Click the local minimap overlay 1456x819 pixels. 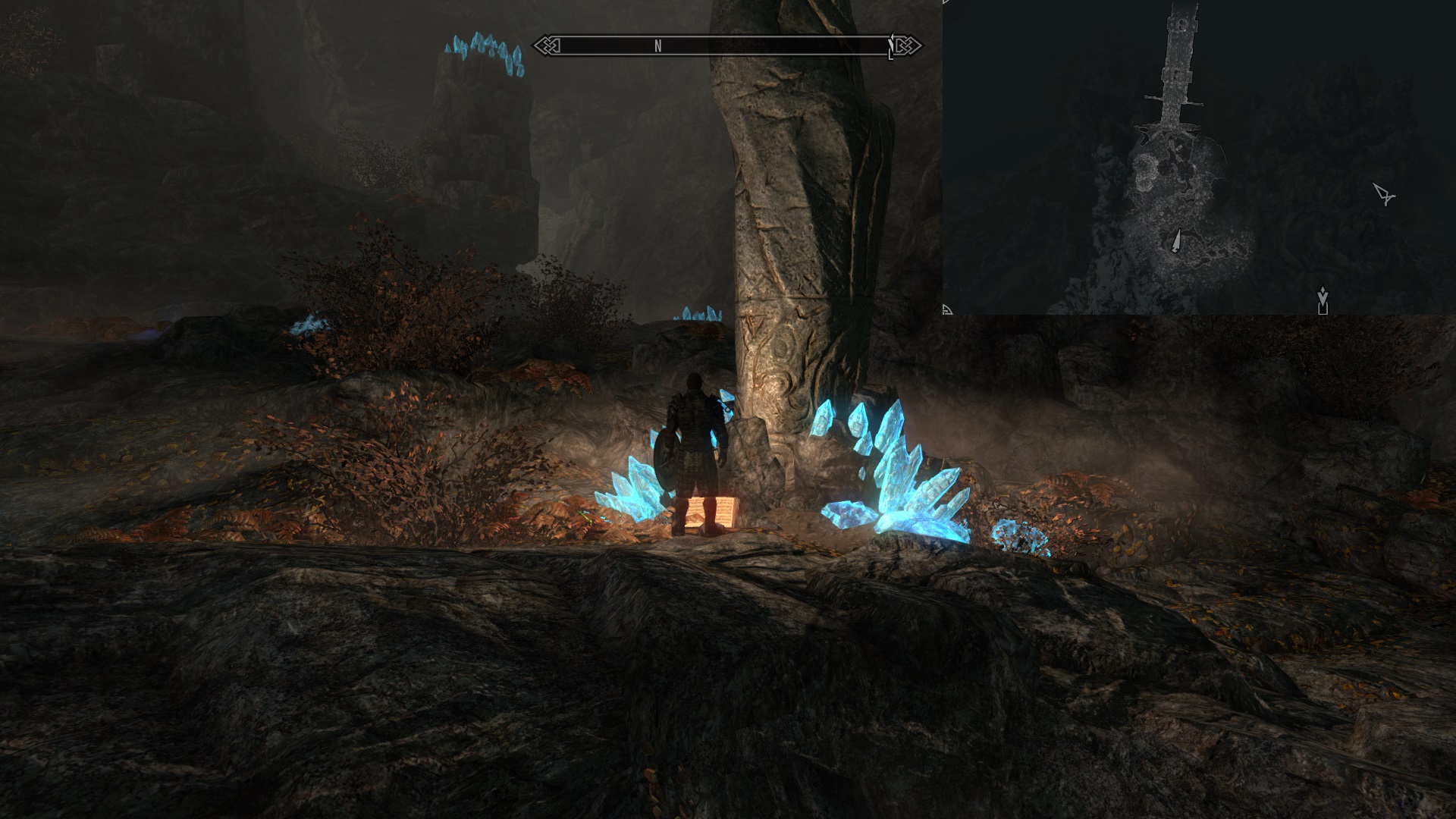pos(1198,157)
